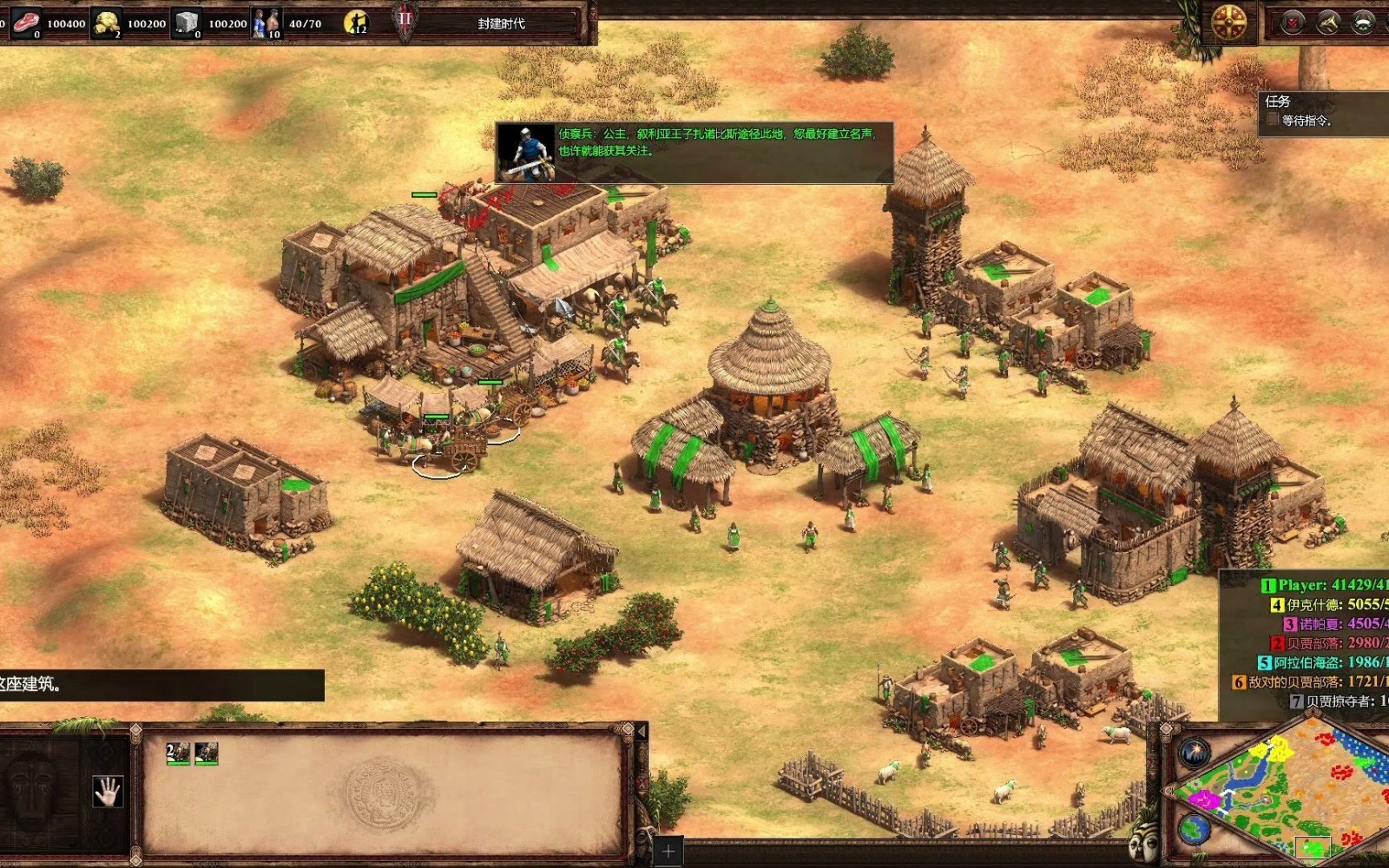Click the gold resource icon

107,23
